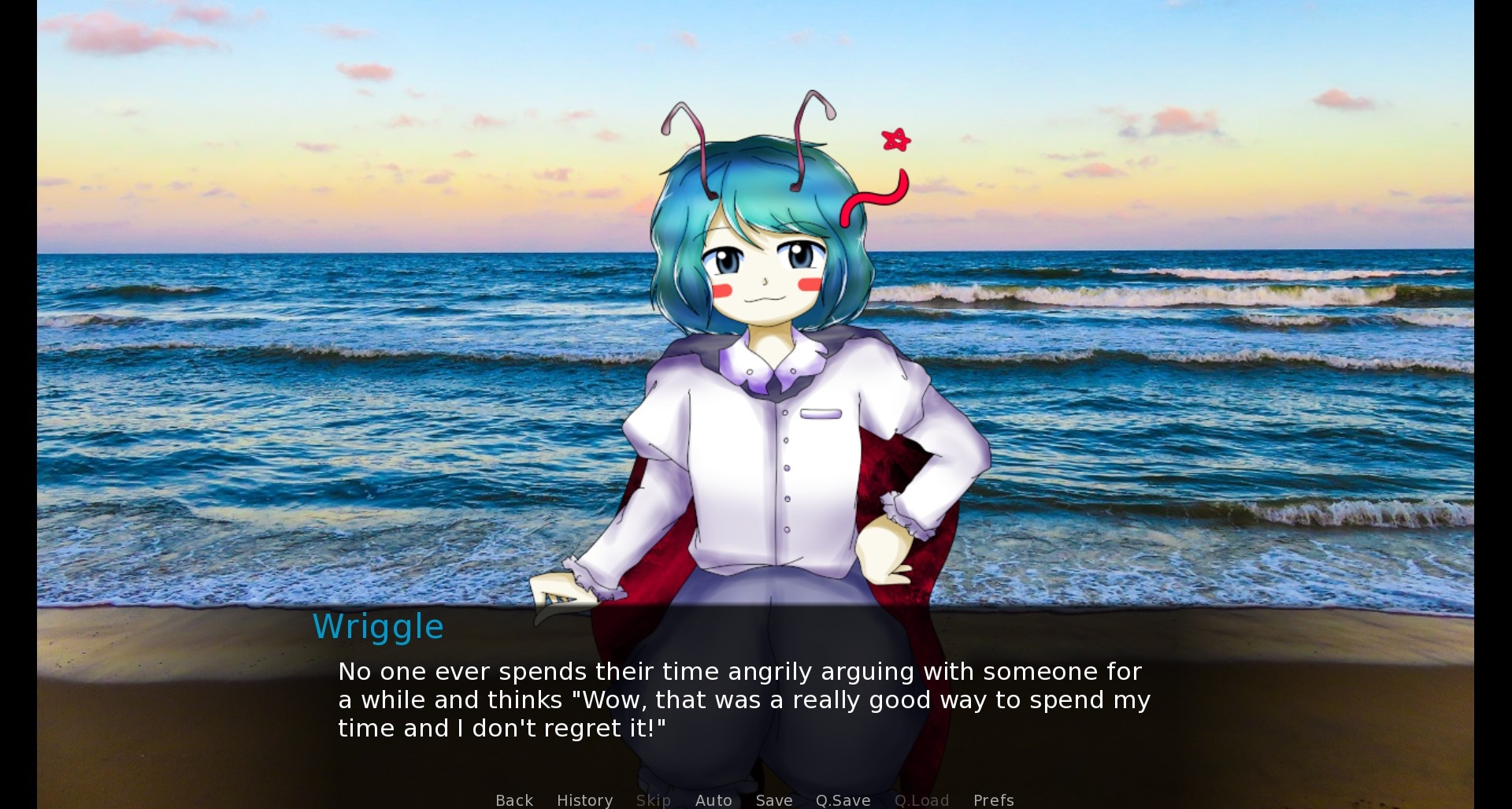Go back to the previous dialogue line

(514, 800)
